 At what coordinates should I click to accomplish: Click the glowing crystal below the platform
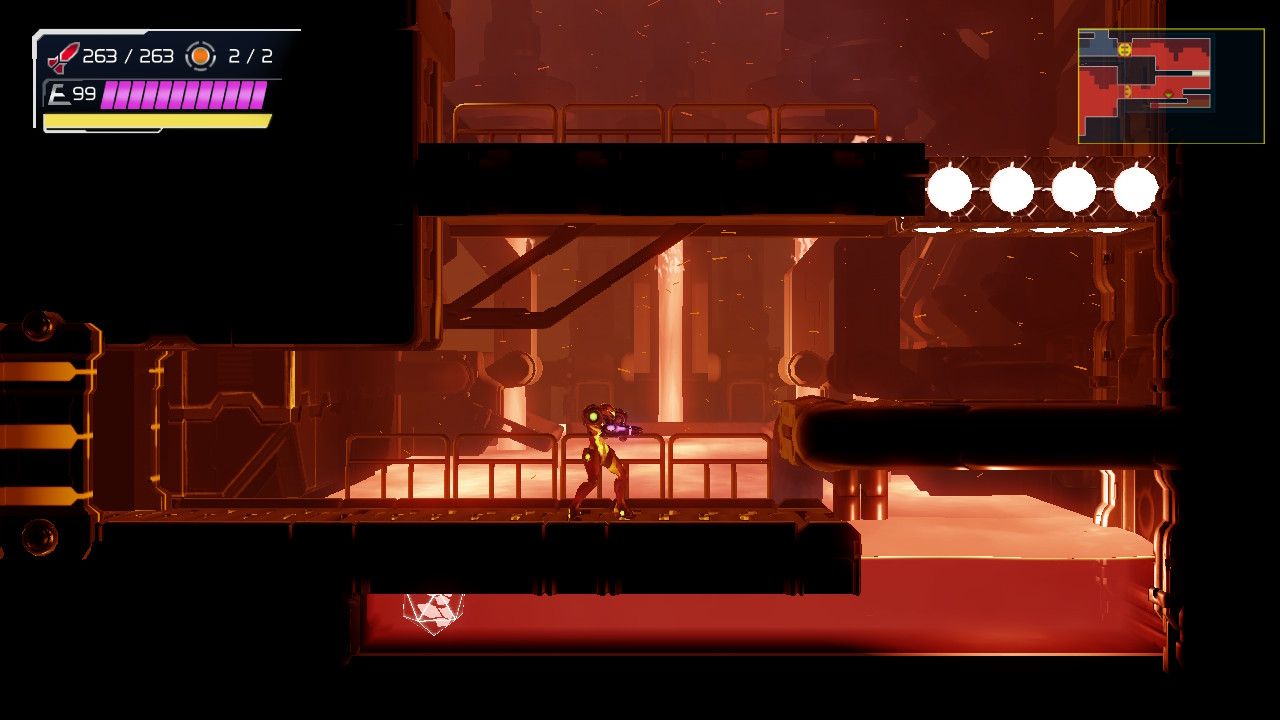click(435, 610)
